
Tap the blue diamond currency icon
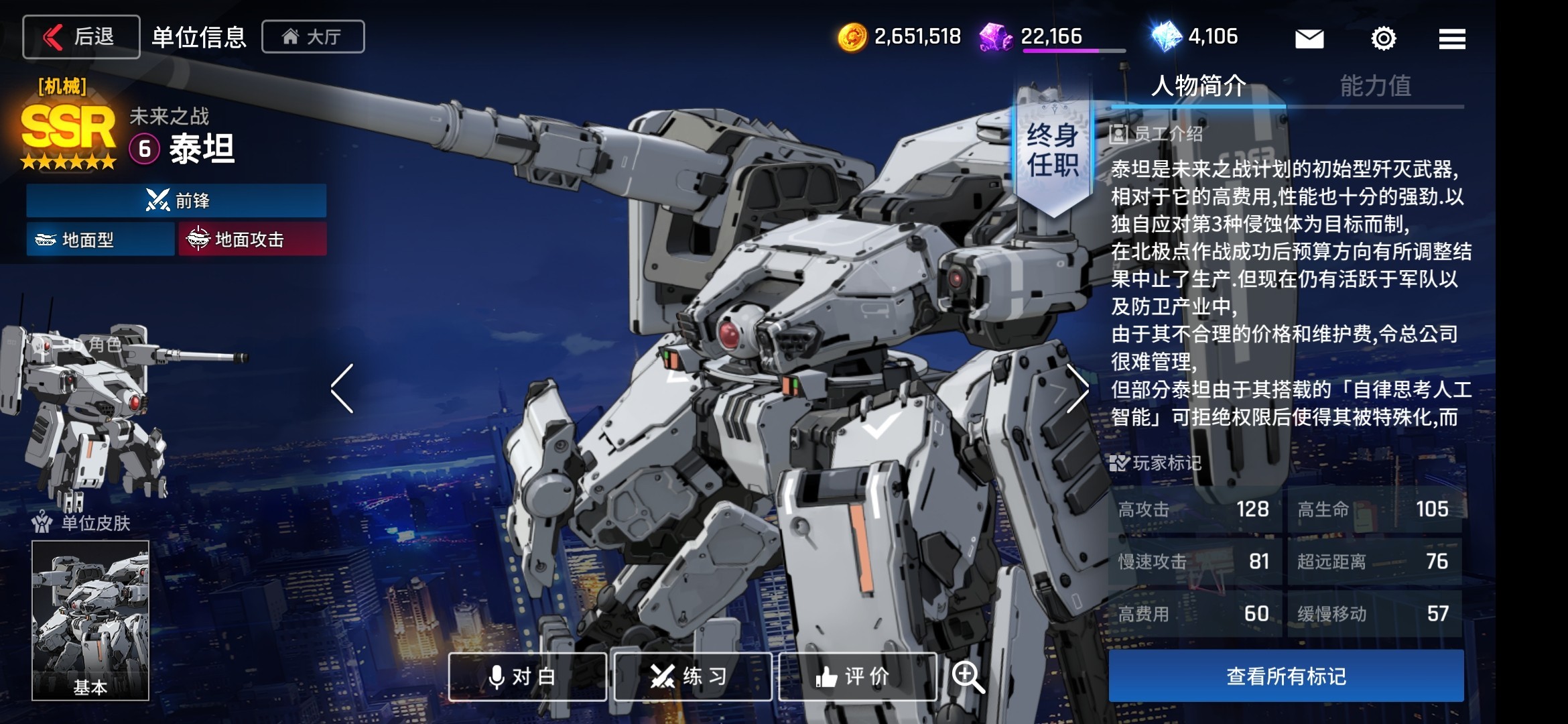(1166, 37)
